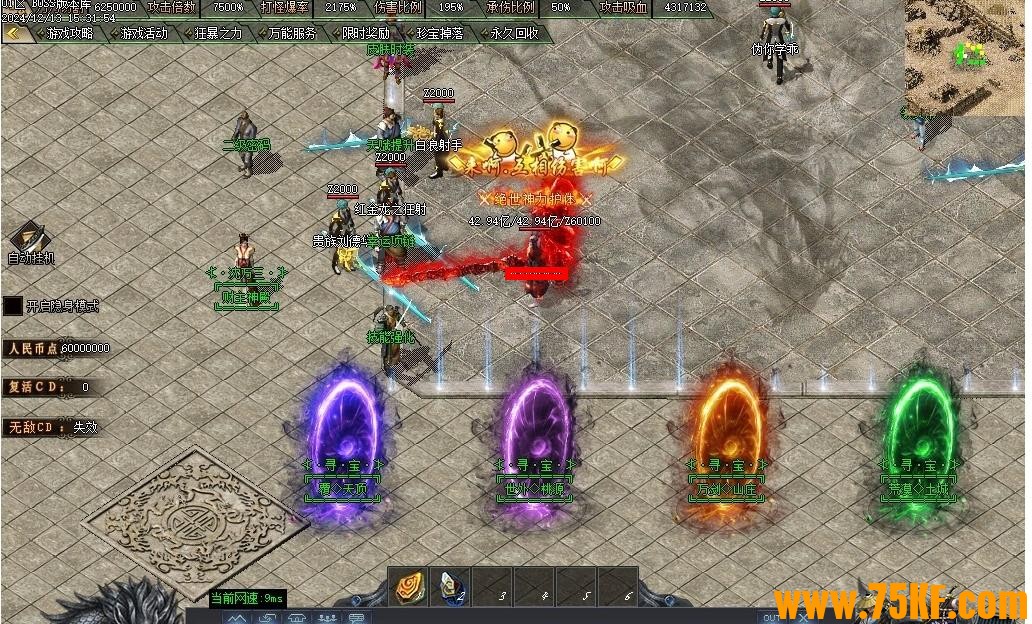Open the 永久回收 recycle tab
The width and height of the screenshot is (1032, 624).
(x=514, y=33)
